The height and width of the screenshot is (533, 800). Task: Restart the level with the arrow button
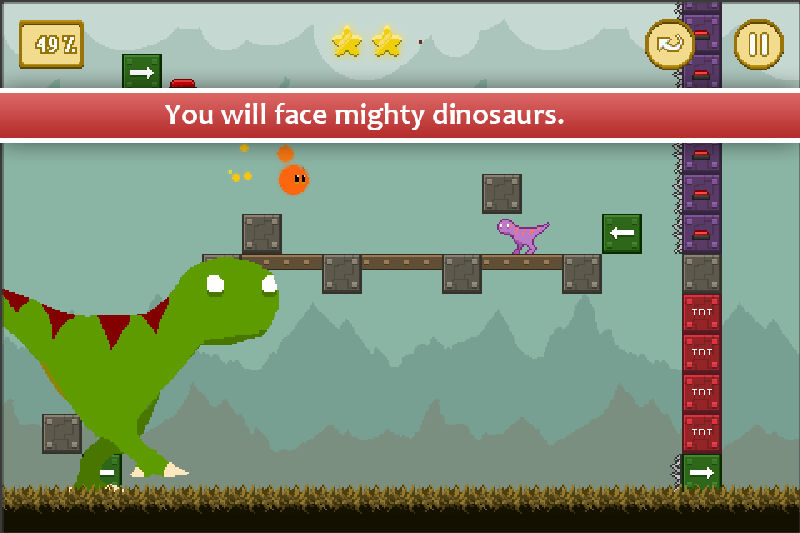click(669, 45)
